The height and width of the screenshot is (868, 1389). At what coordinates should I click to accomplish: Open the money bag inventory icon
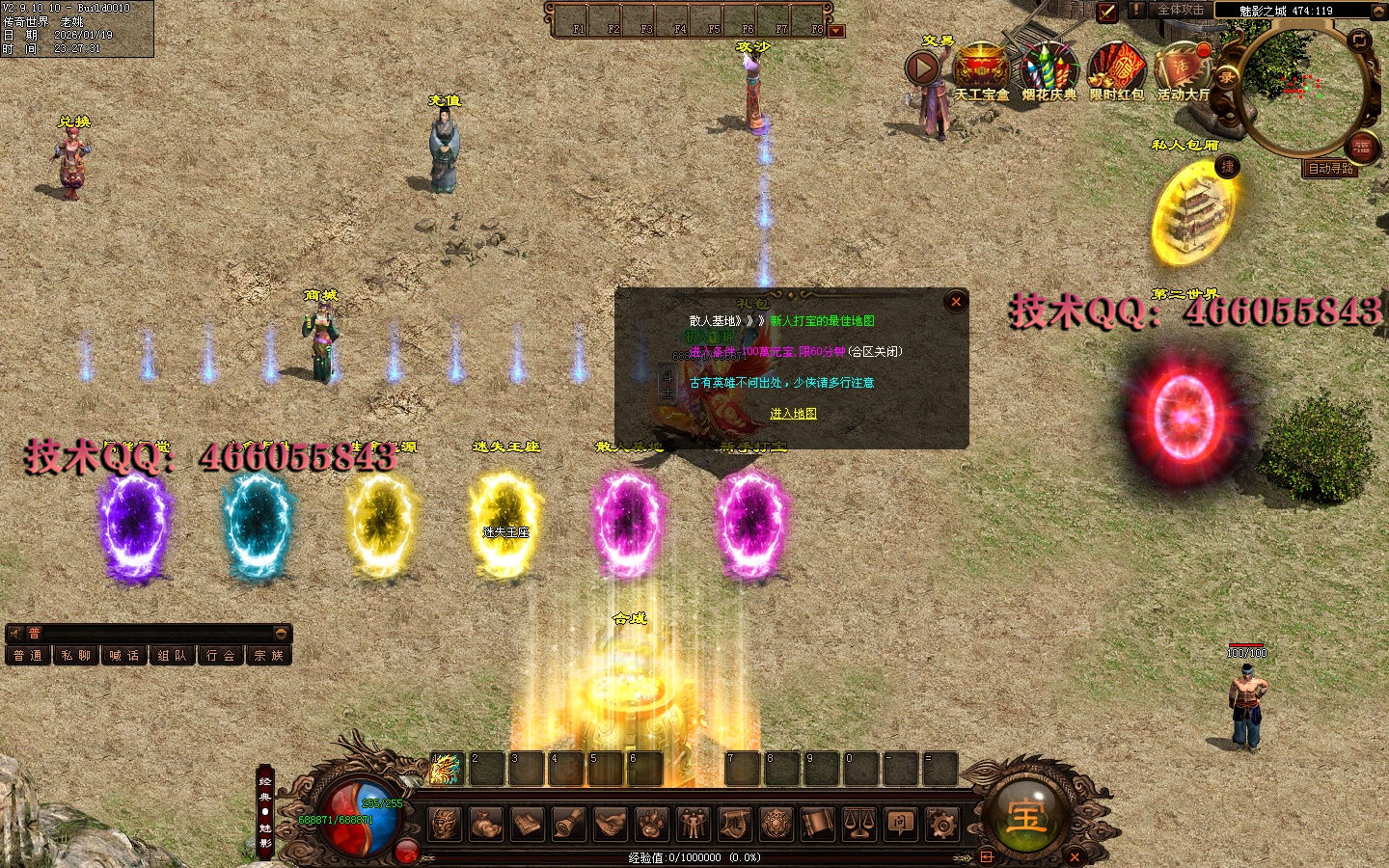[x=486, y=824]
